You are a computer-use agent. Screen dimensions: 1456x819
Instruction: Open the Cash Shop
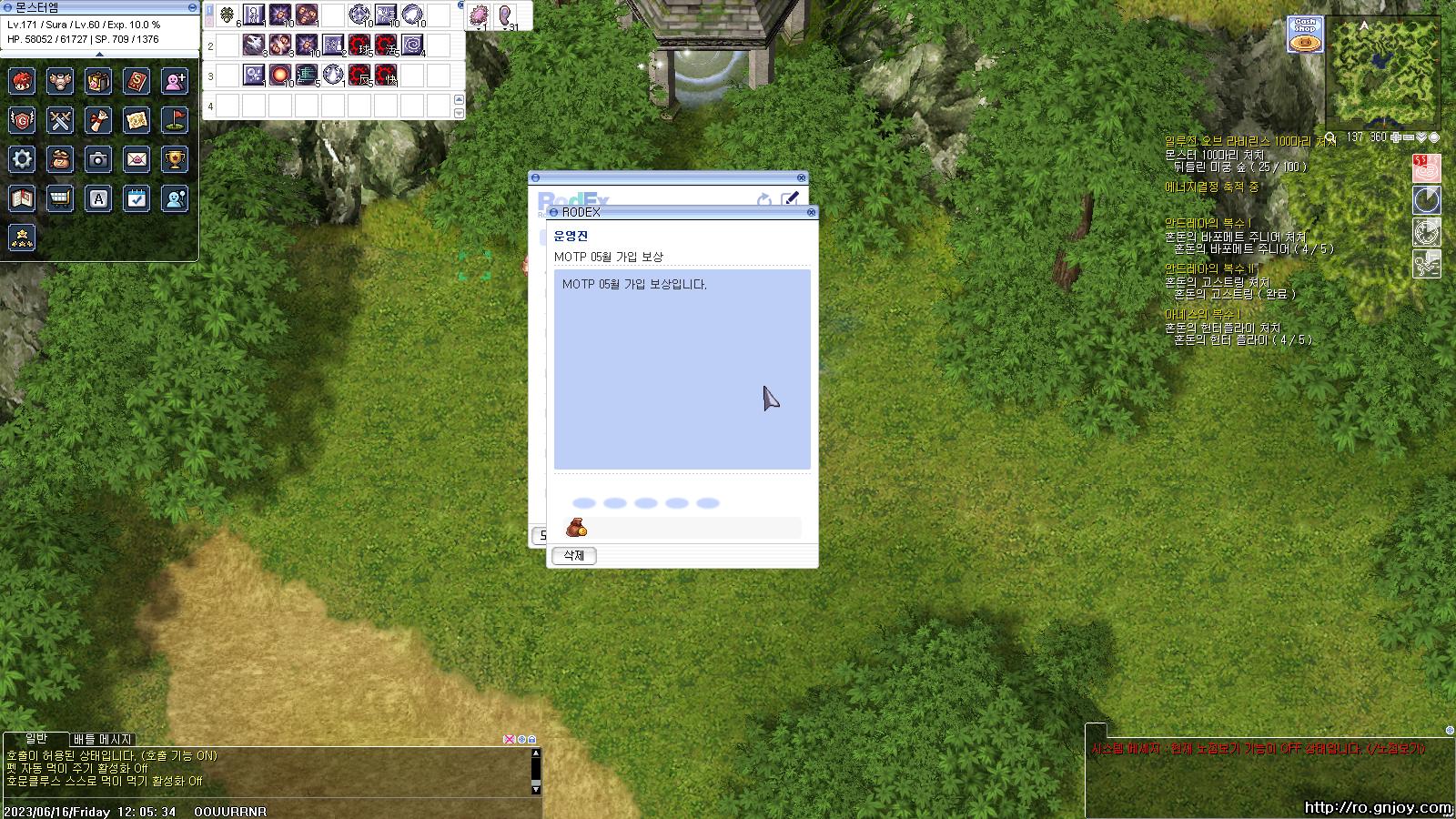pos(1305,35)
